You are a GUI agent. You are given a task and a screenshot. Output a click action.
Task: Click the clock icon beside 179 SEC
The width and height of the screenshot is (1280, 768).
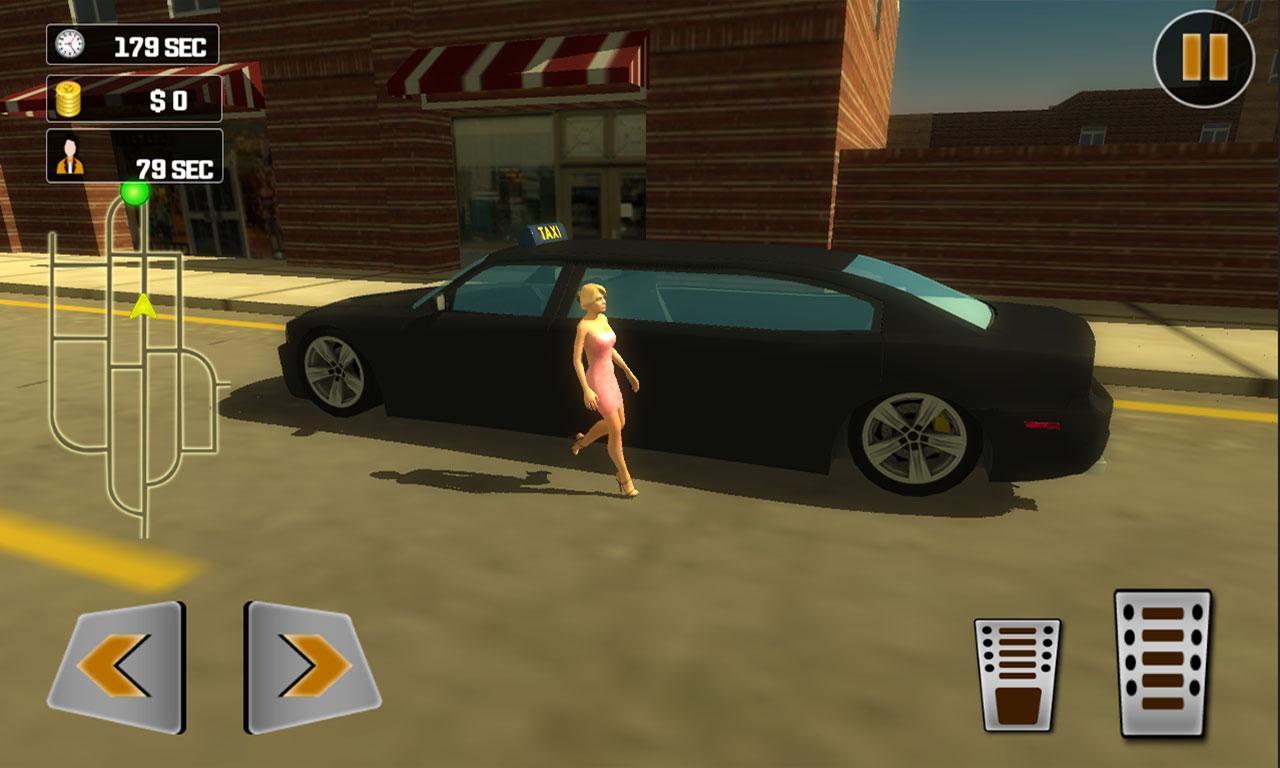(x=68, y=44)
